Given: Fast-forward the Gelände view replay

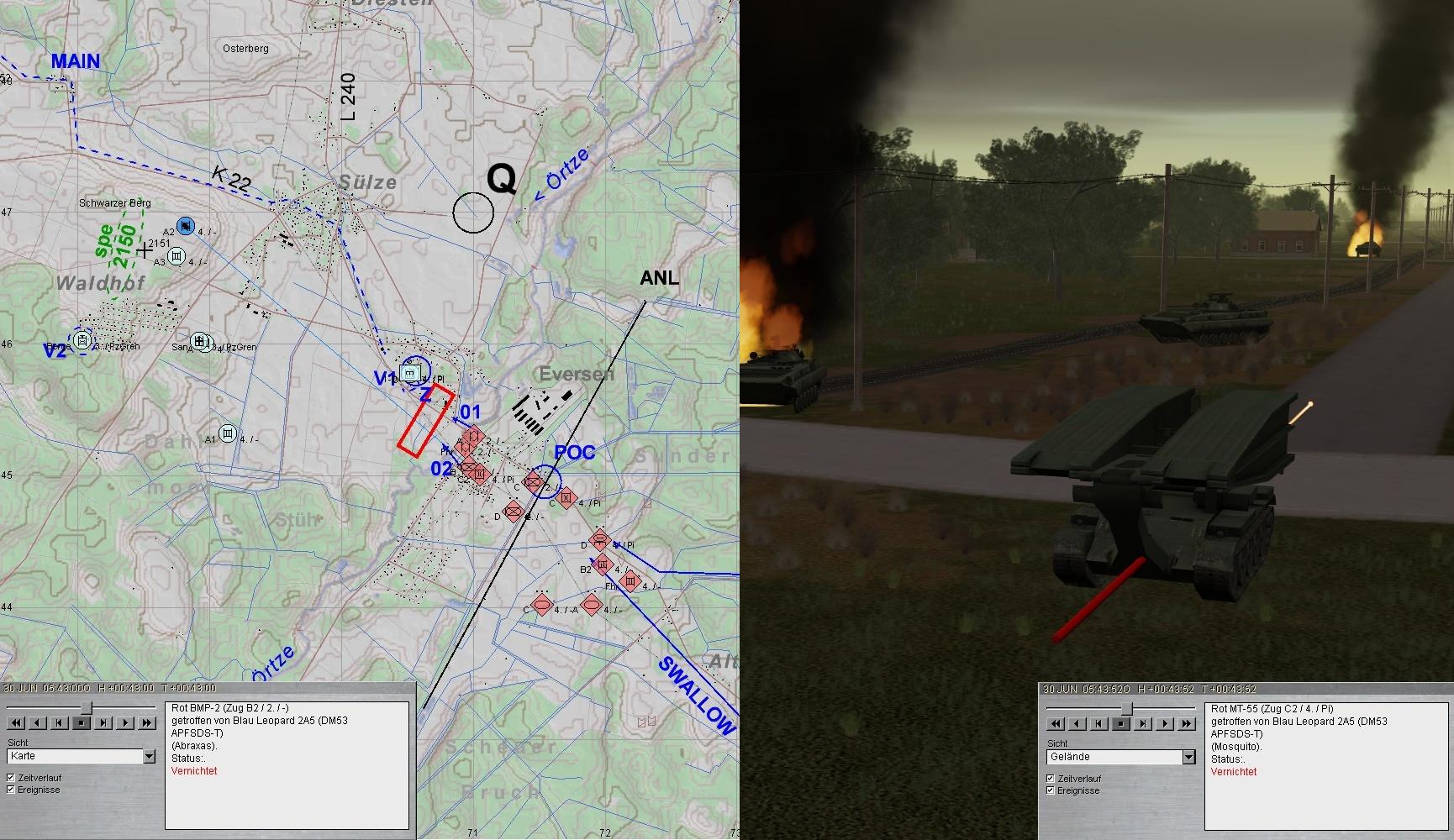Looking at the screenshot, I should (1187, 723).
